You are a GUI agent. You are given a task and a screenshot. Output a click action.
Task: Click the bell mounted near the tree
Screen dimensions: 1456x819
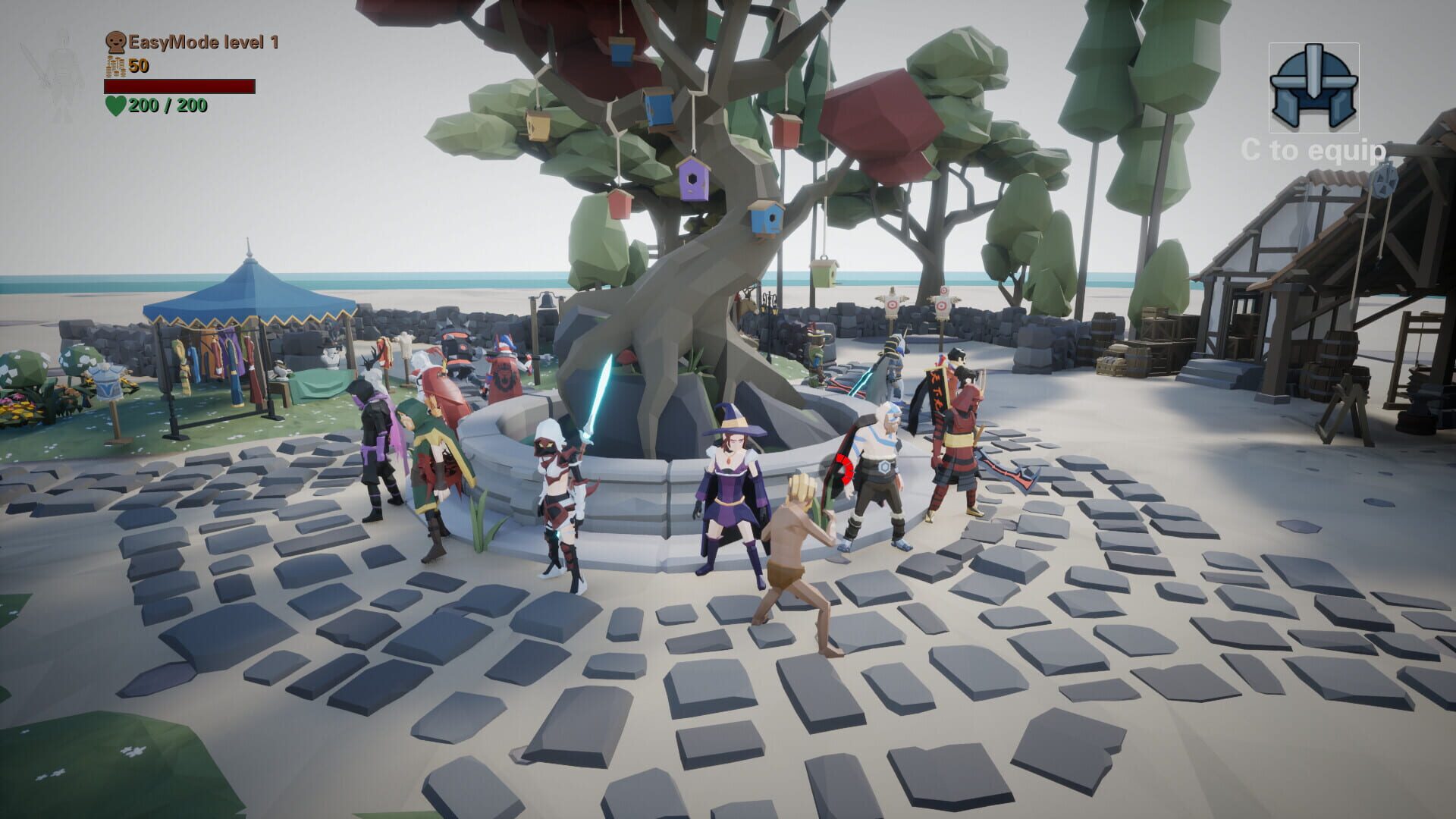(548, 302)
